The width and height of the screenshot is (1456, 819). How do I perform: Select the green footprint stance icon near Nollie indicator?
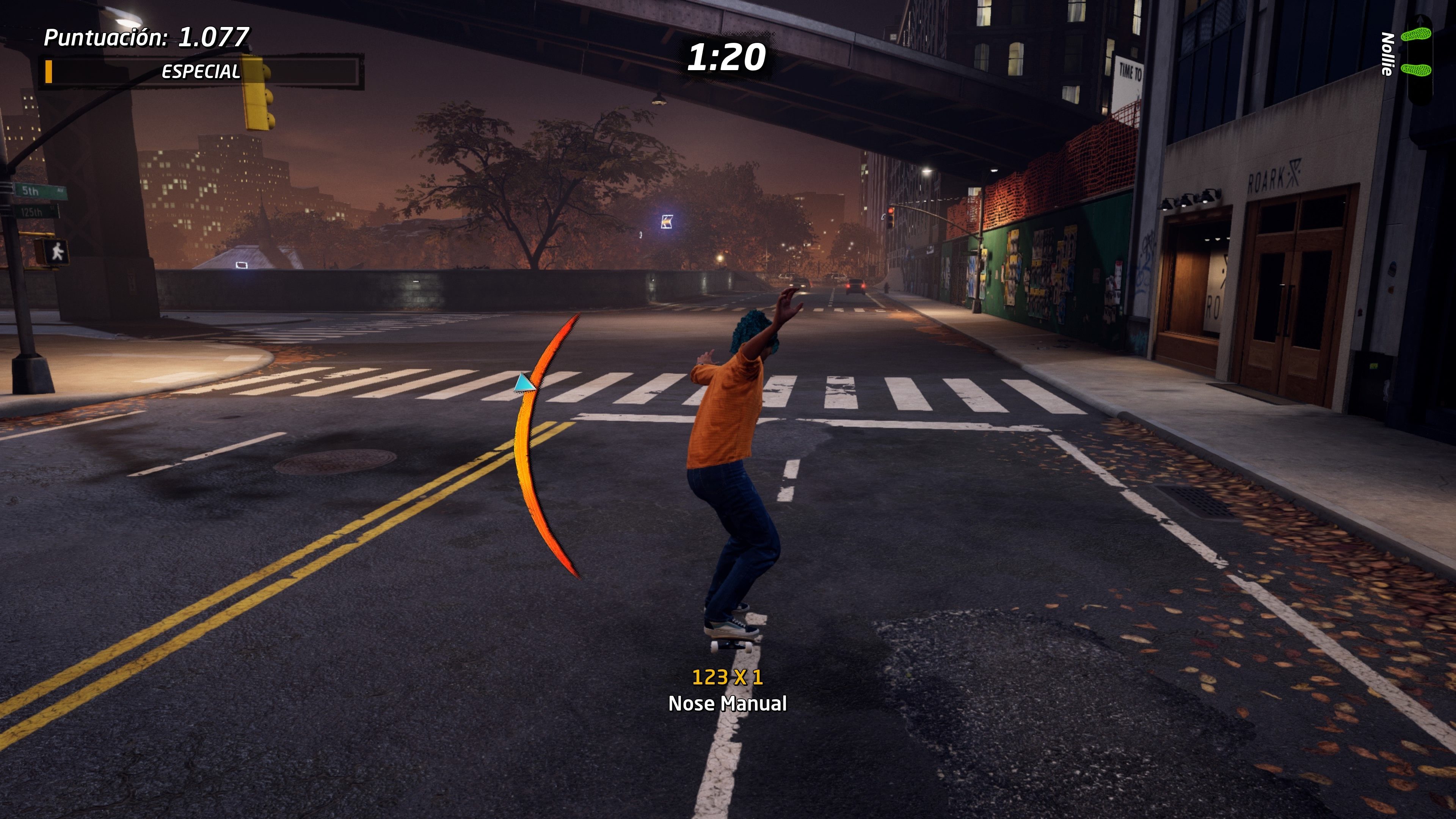(1417, 52)
